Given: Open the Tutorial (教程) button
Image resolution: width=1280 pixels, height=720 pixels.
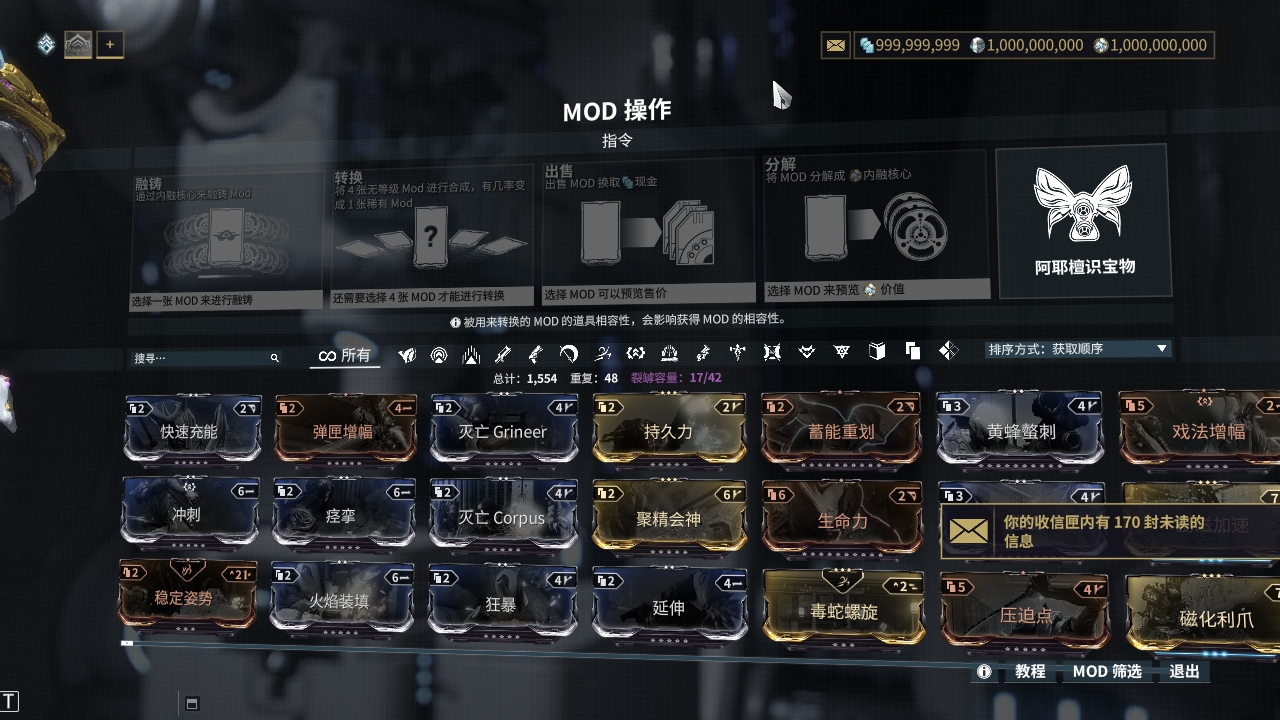Looking at the screenshot, I should 1029,671.
